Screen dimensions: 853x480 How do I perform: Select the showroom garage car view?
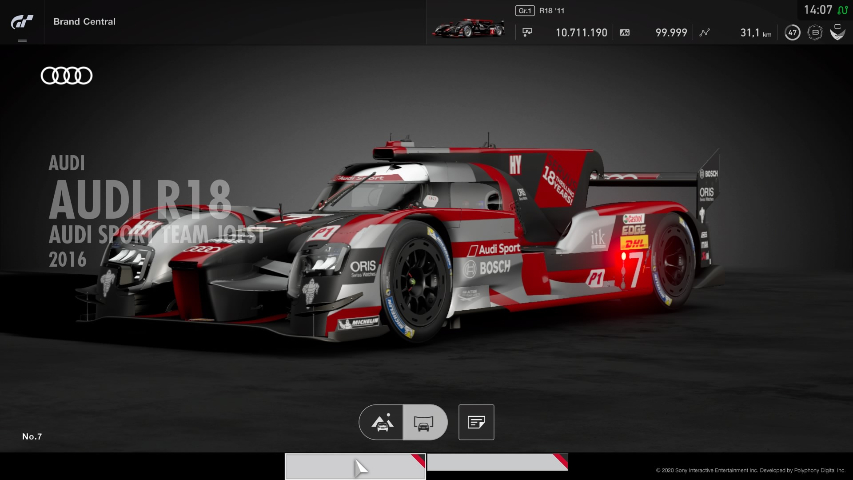pos(424,423)
